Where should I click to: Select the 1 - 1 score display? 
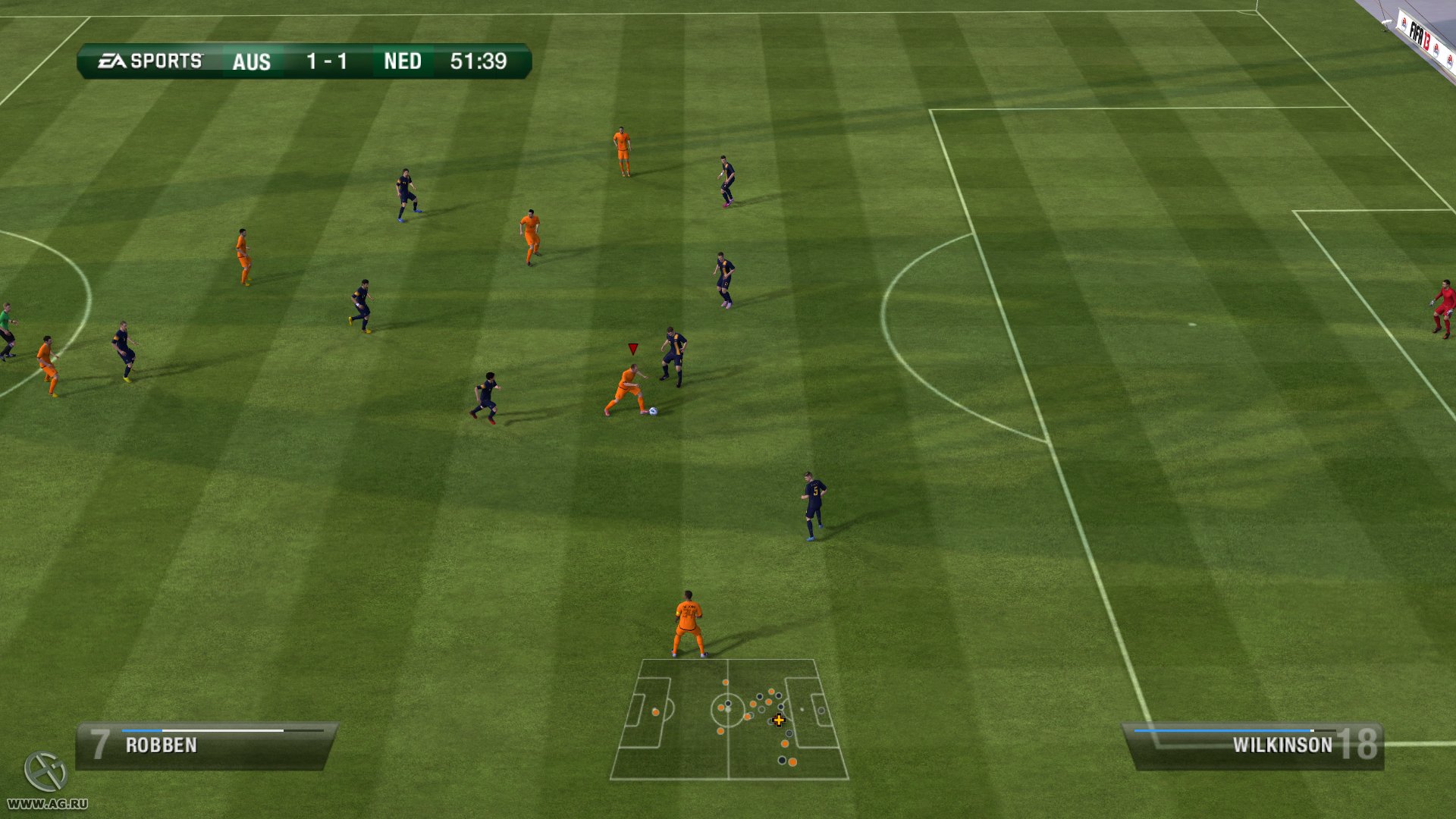pyautogui.click(x=326, y=62)
